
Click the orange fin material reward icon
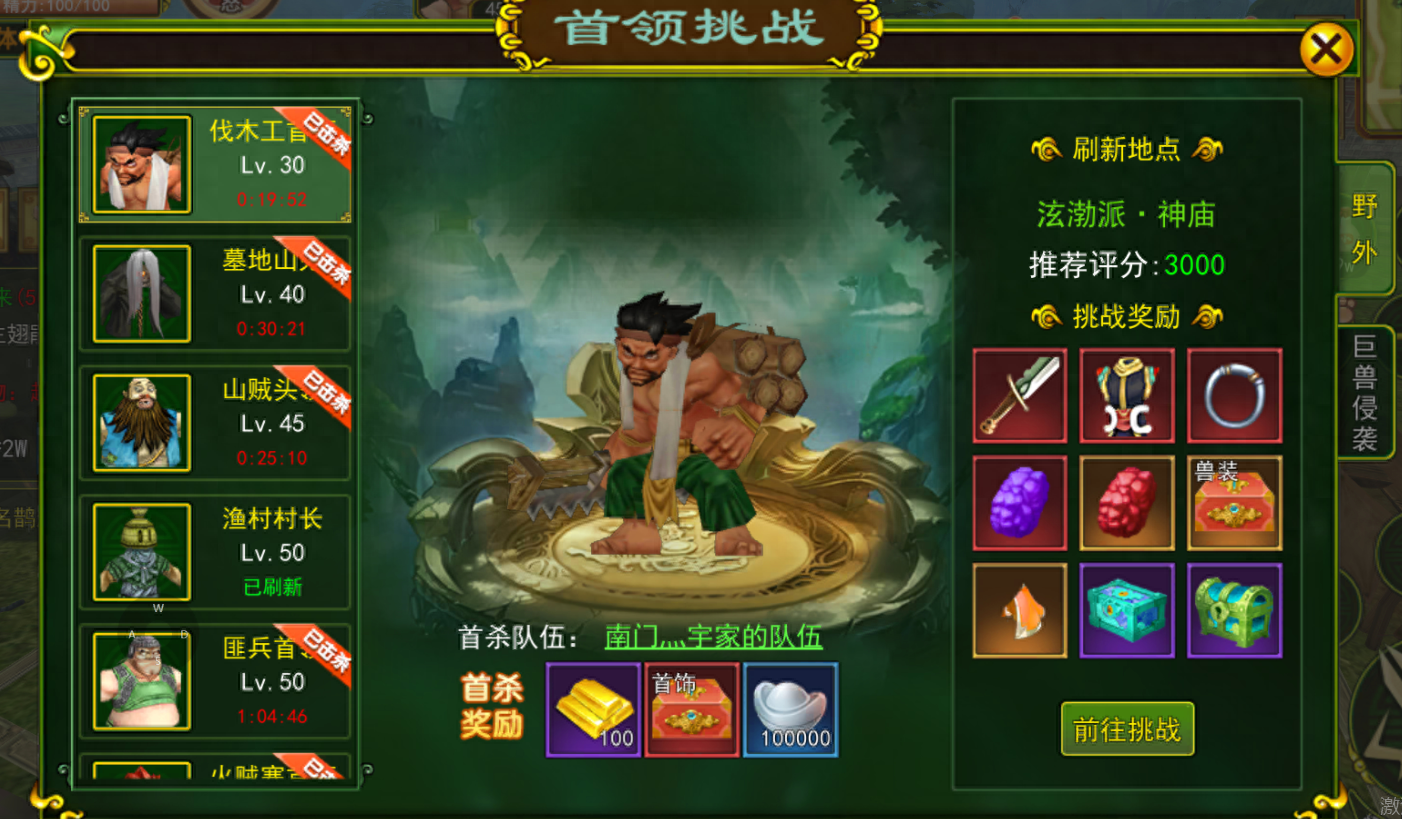coord(1019,608)
